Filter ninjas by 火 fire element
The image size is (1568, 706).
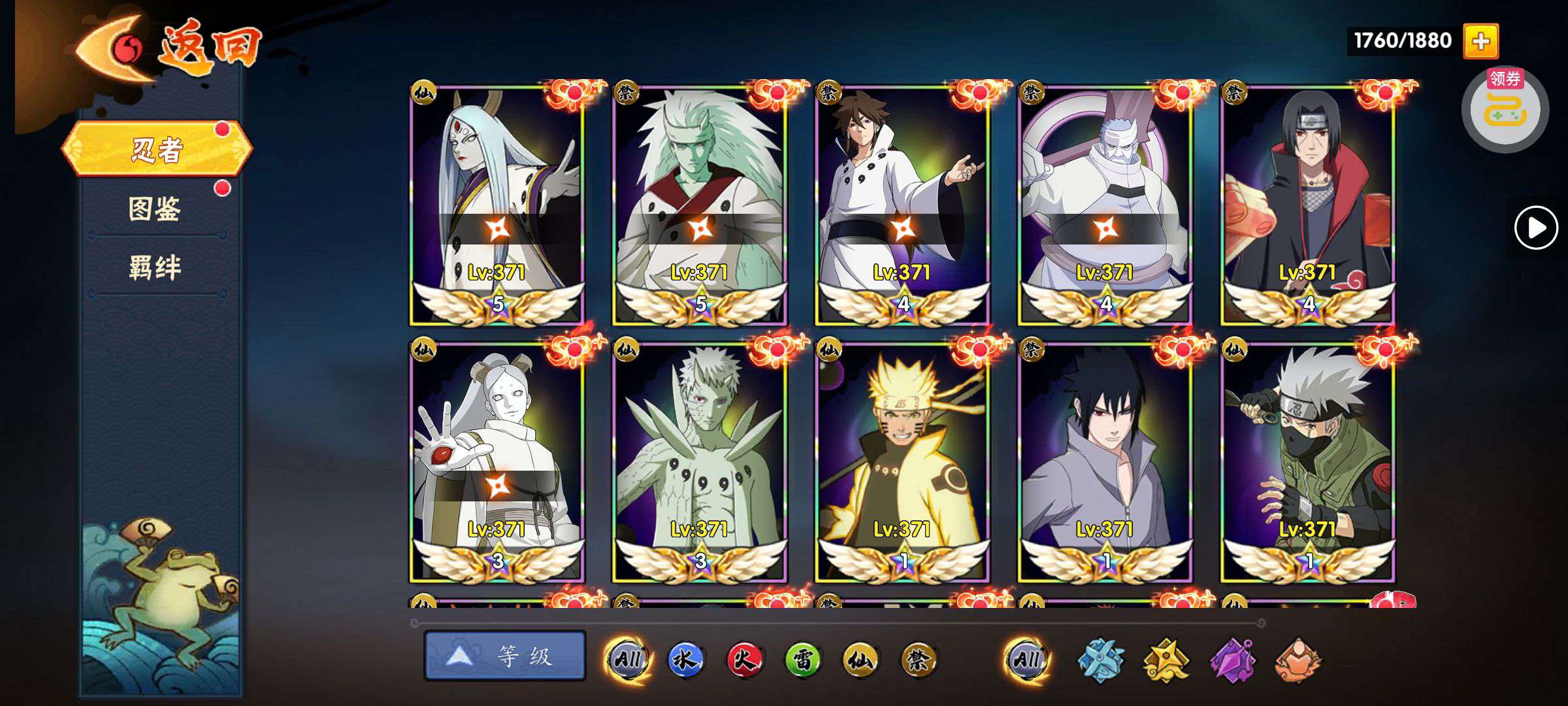[x=743, y=660]
